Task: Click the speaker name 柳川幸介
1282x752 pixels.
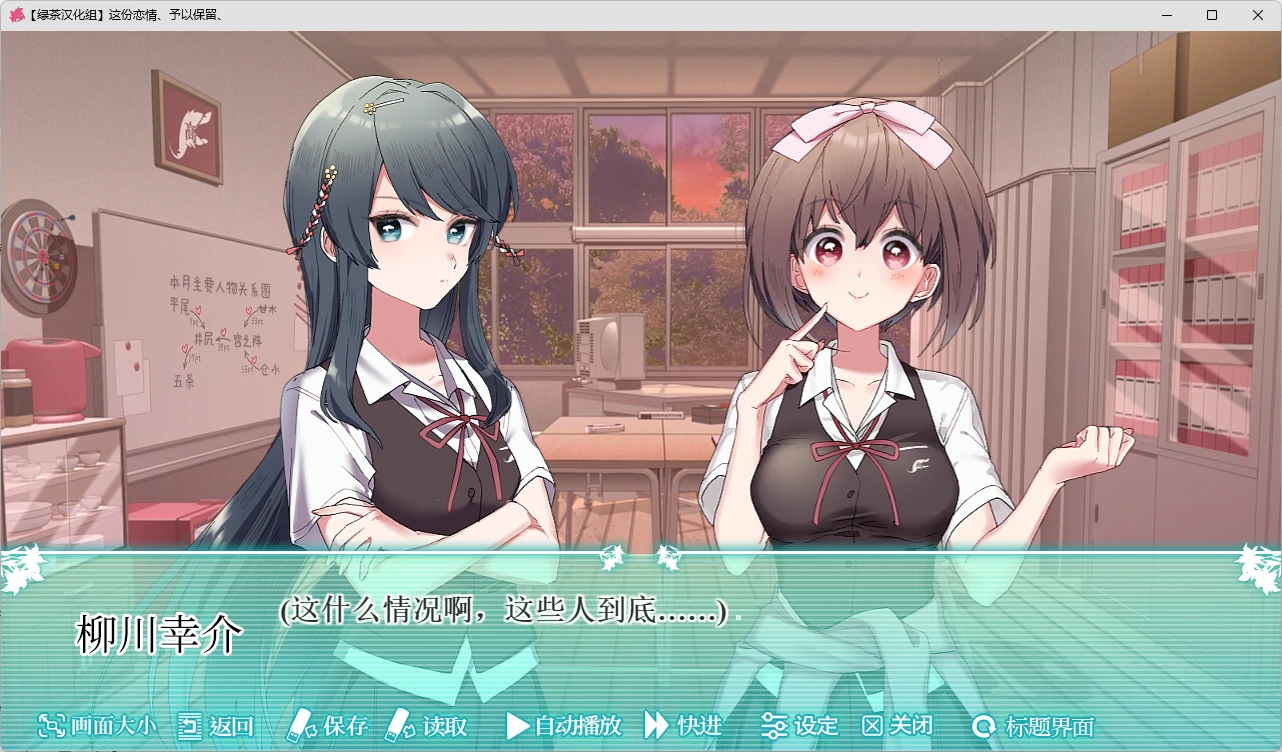Action: coord(160,634)
